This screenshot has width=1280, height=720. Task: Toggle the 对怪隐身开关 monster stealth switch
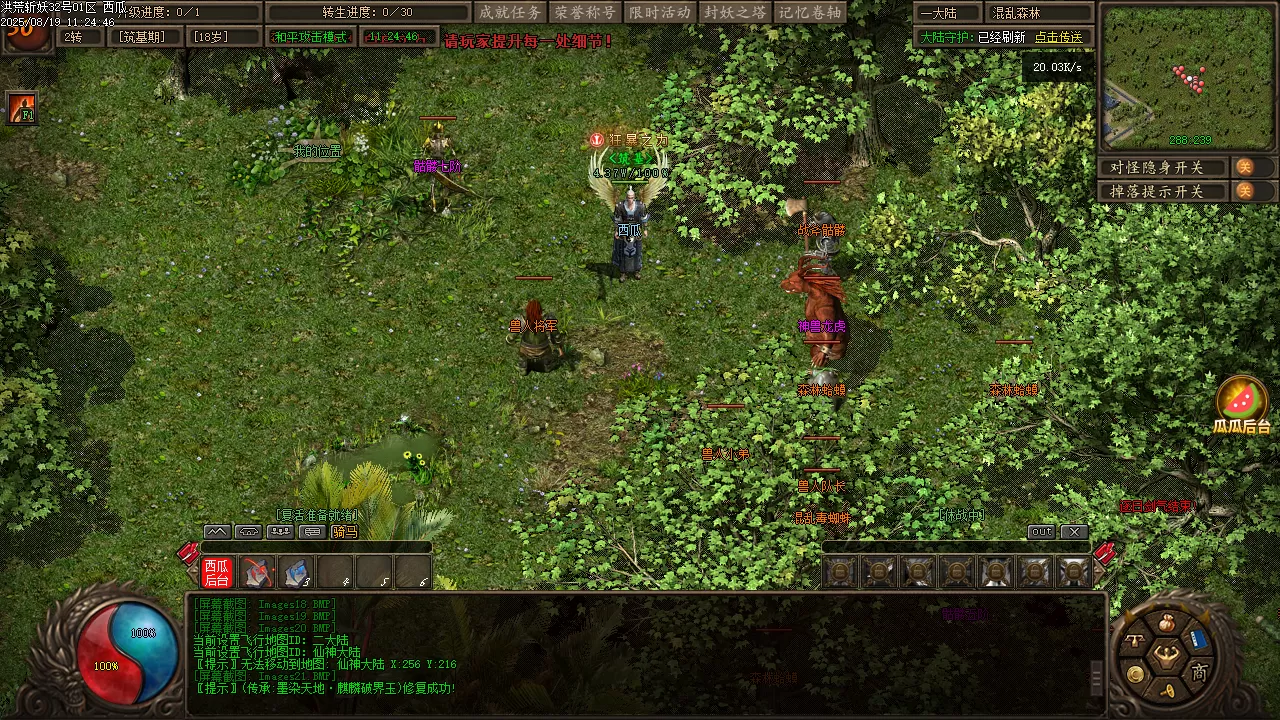tap(1245, 167)
